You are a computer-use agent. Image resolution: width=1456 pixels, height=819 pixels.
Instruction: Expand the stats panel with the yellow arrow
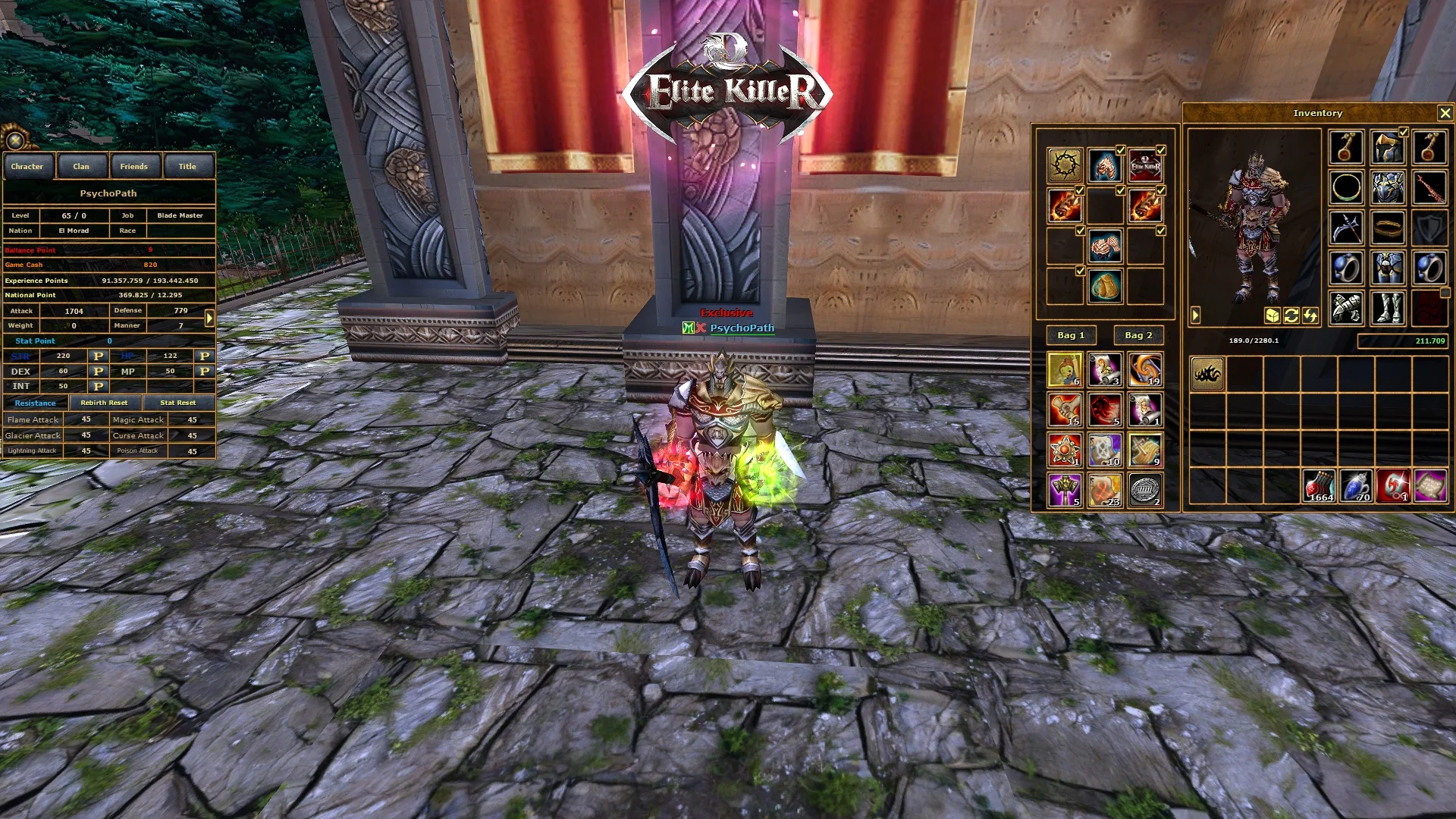[209, 318]
